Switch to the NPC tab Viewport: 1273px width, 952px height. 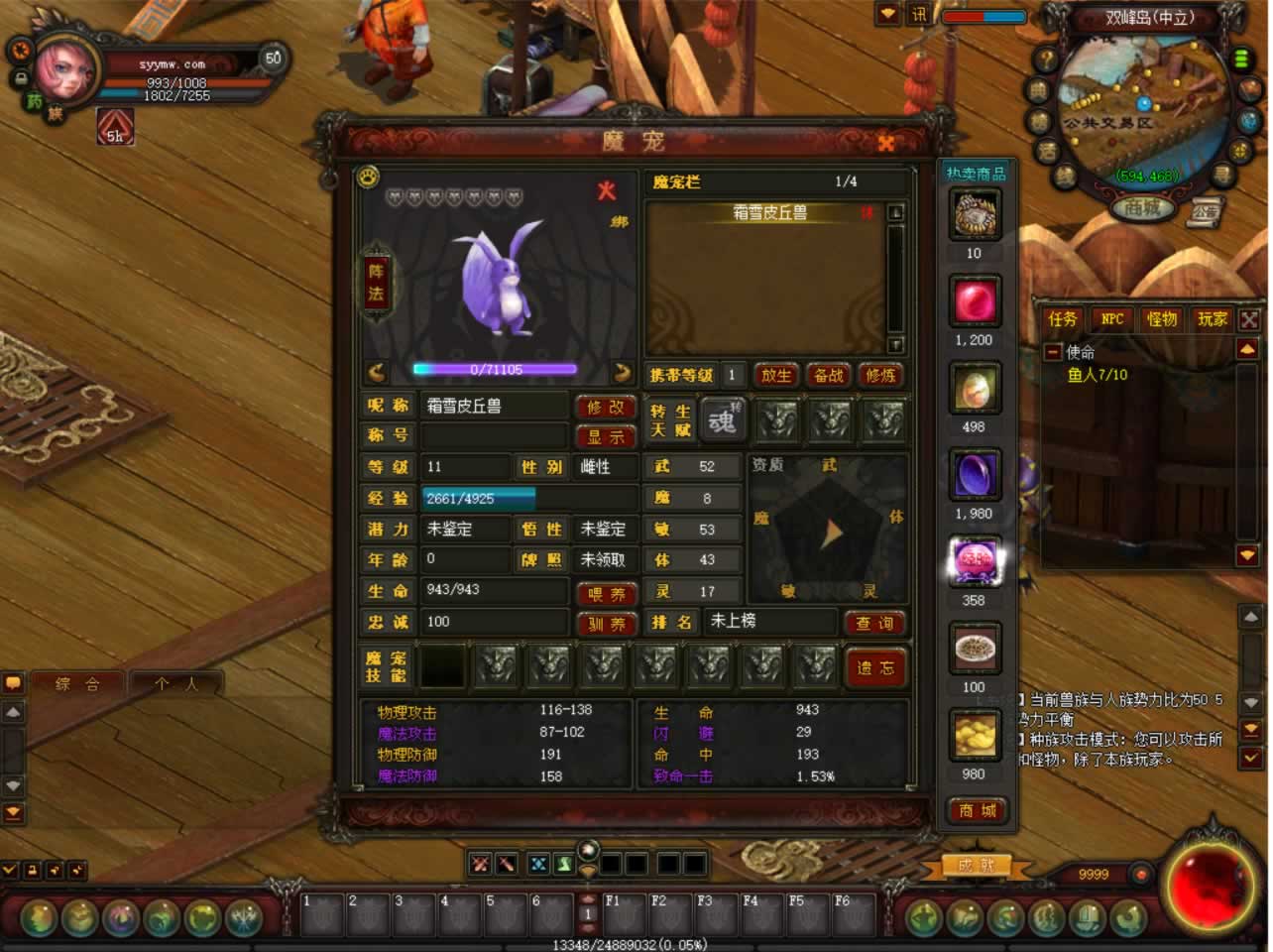(1112, 318)
